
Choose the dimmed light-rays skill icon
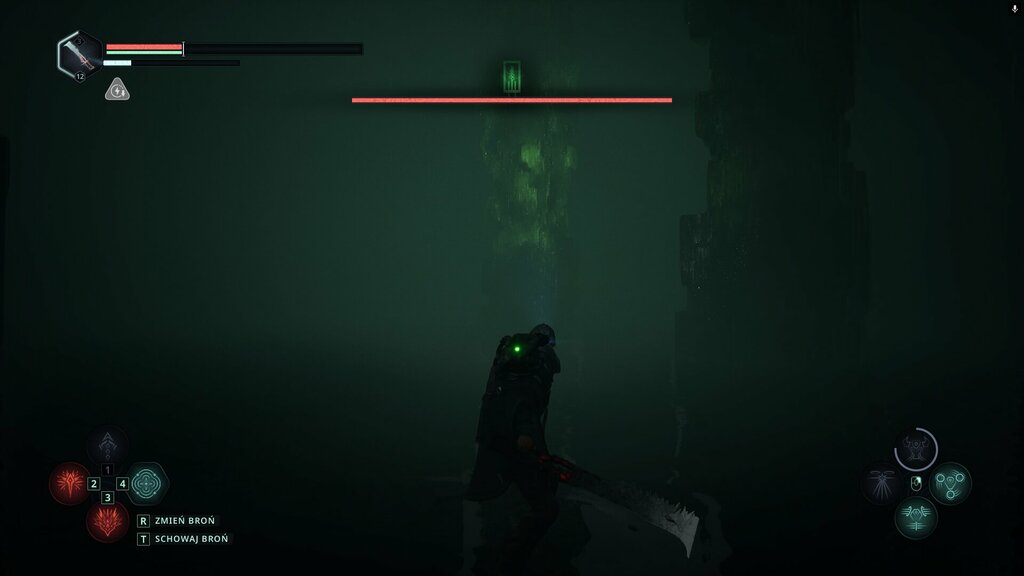[881, 483]
